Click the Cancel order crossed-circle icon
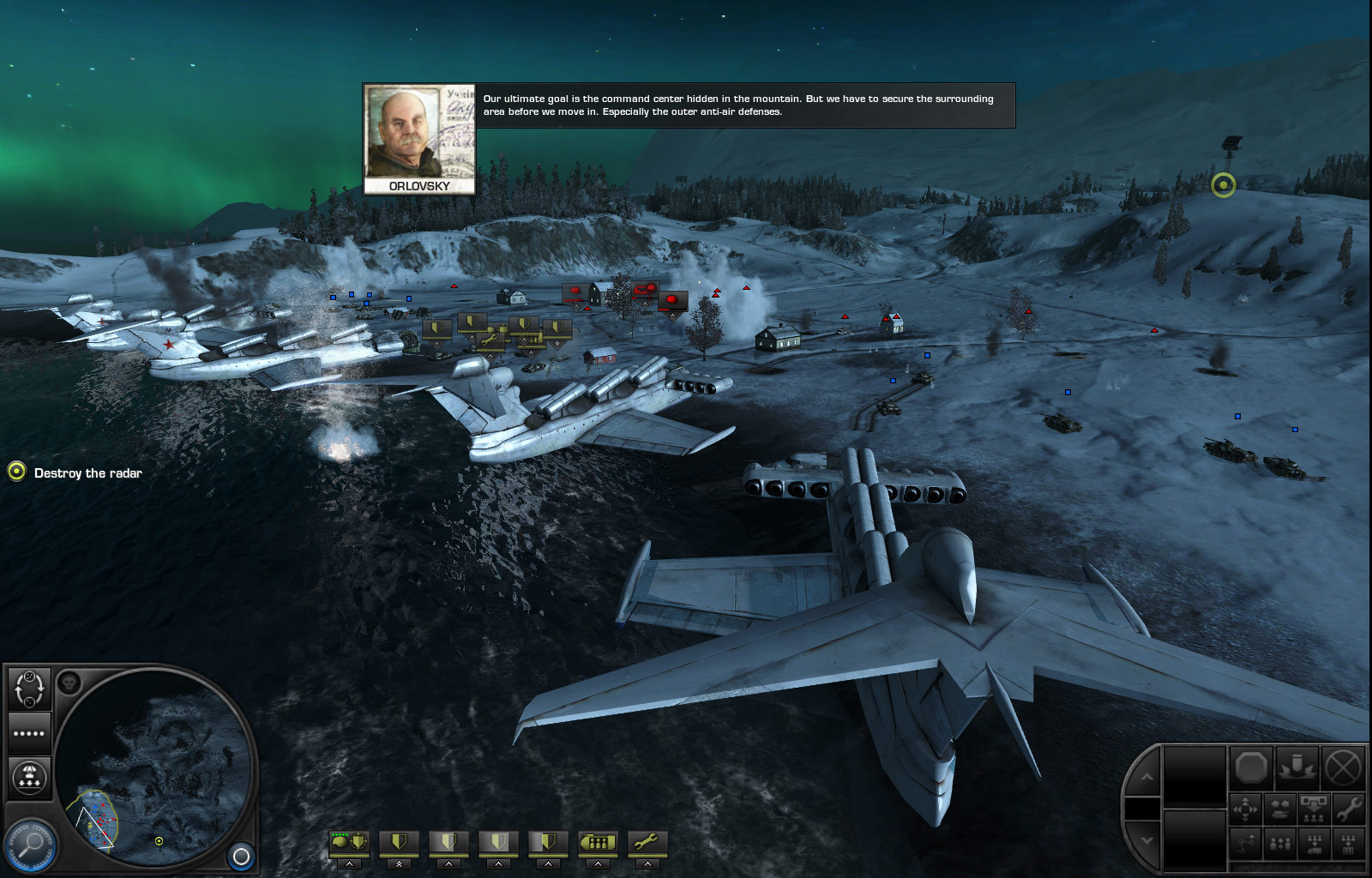The height and width of the screenshot is (878, 1372). click(x=1345, y=767)
